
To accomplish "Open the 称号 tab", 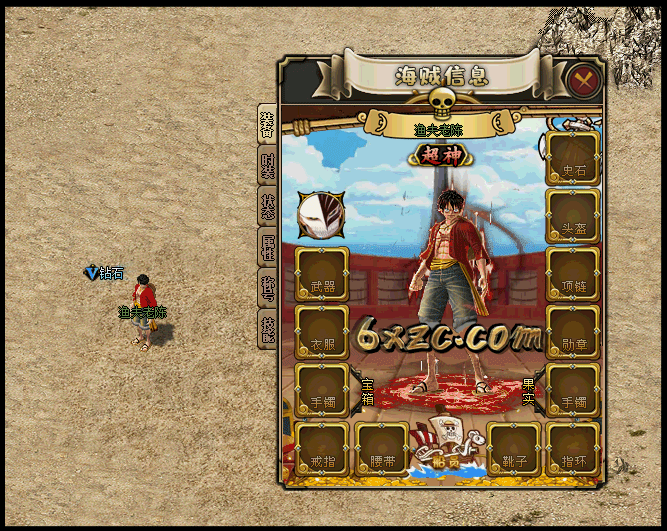I will pyautogui.click(x=267, y=288).
